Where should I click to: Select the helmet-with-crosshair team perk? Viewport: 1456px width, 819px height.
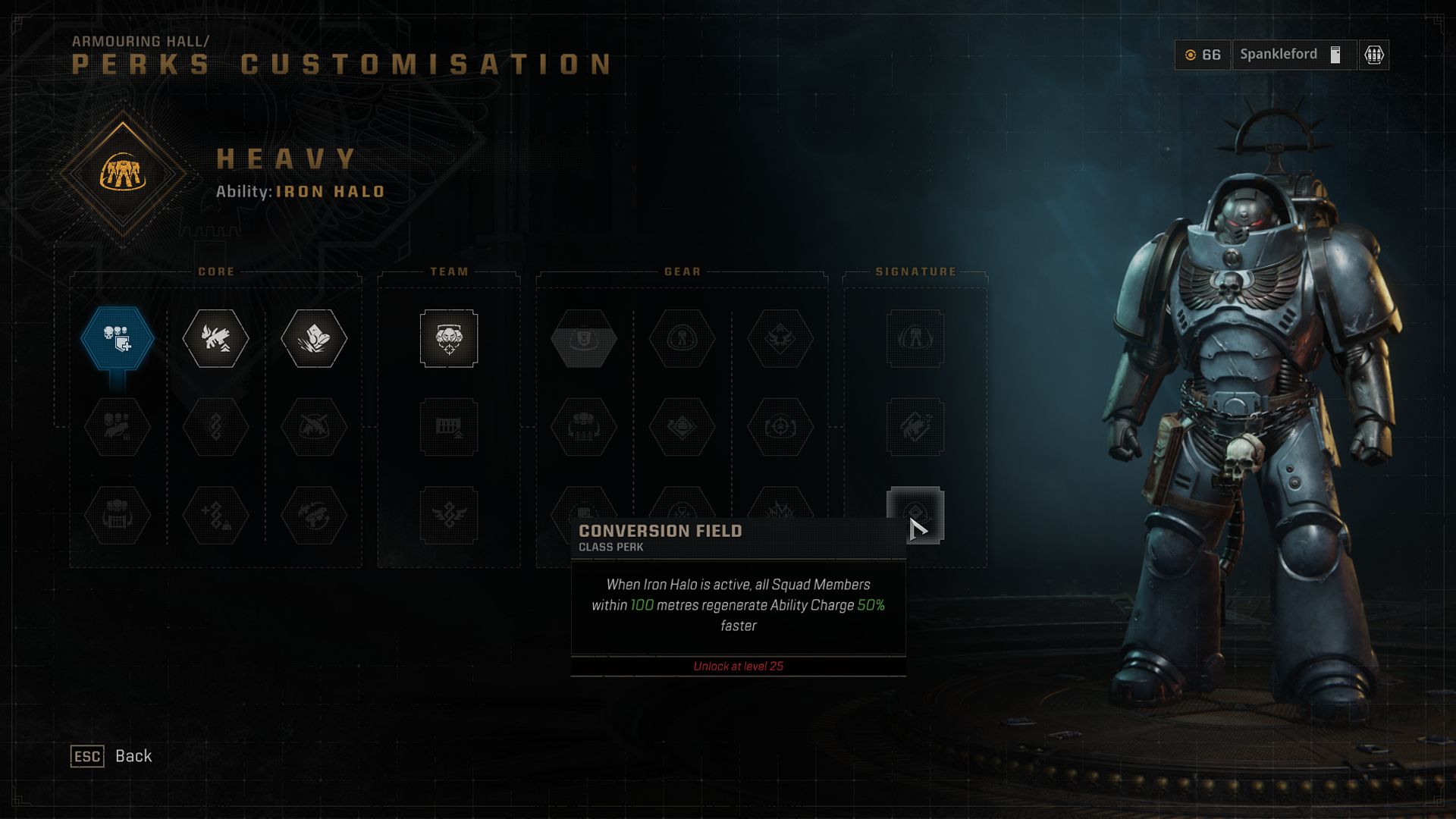[449, 338]
